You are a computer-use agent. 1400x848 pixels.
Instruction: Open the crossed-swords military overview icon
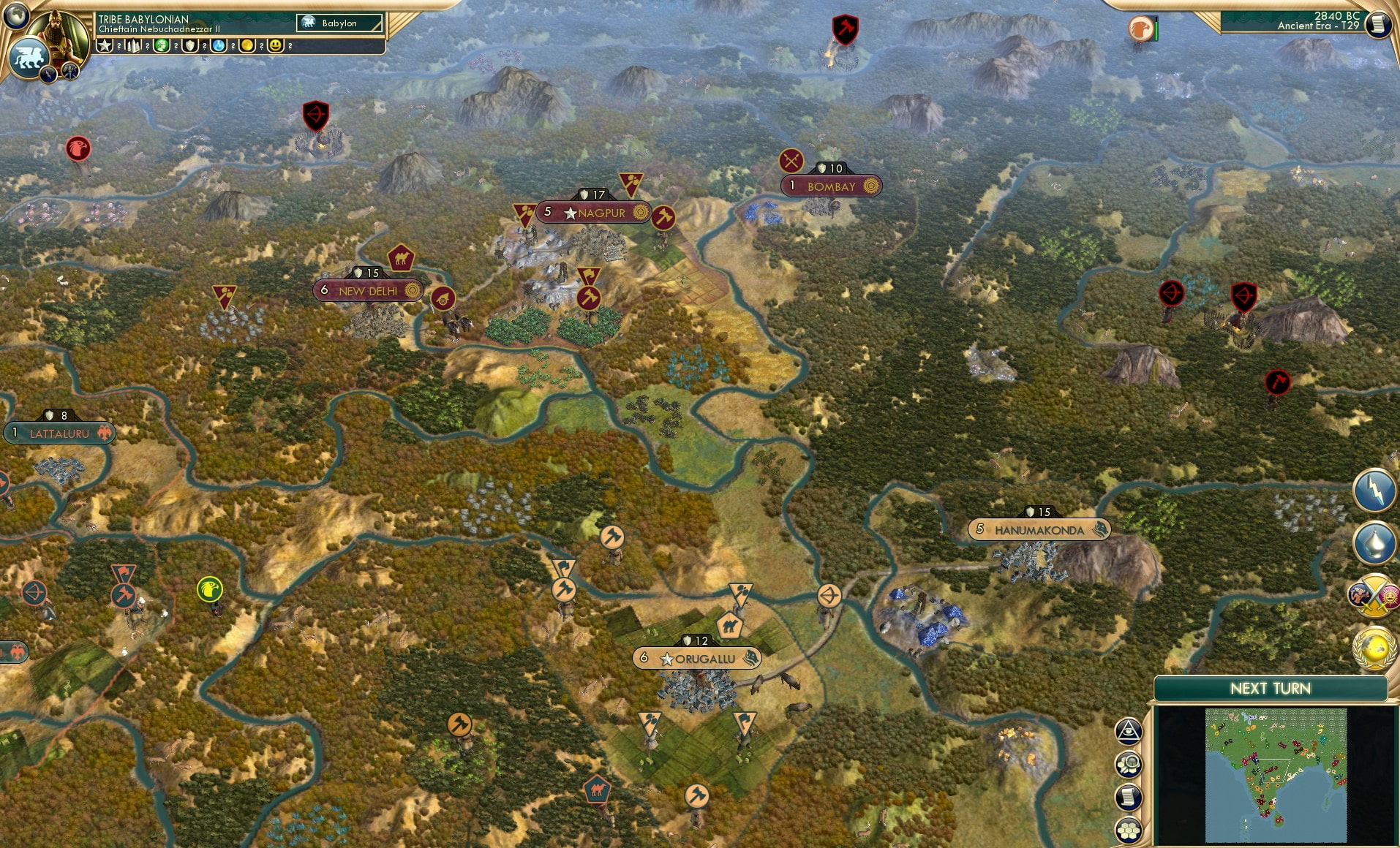pos(1373,596)
